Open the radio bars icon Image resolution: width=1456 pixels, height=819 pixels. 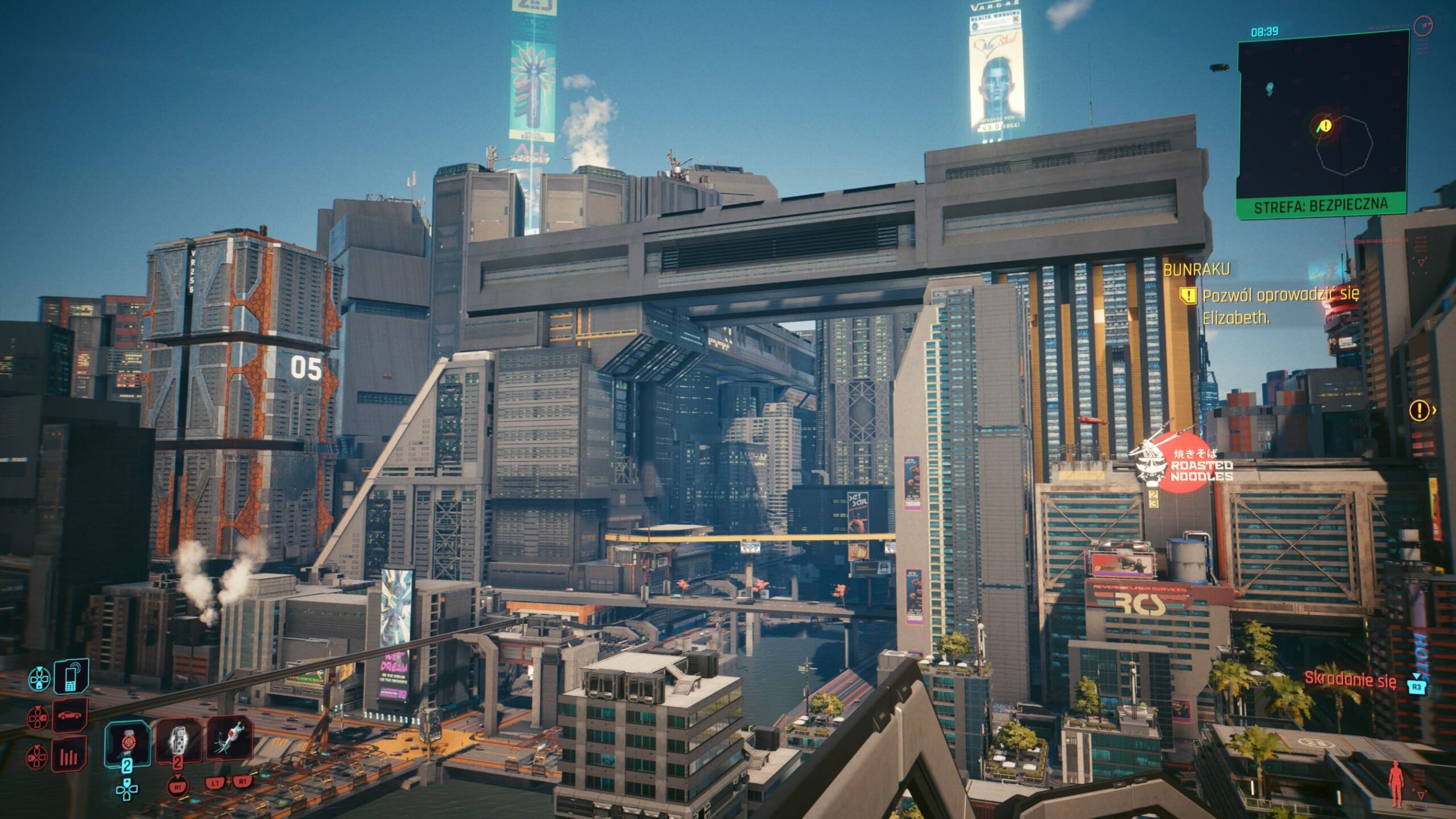coord(69,755)
